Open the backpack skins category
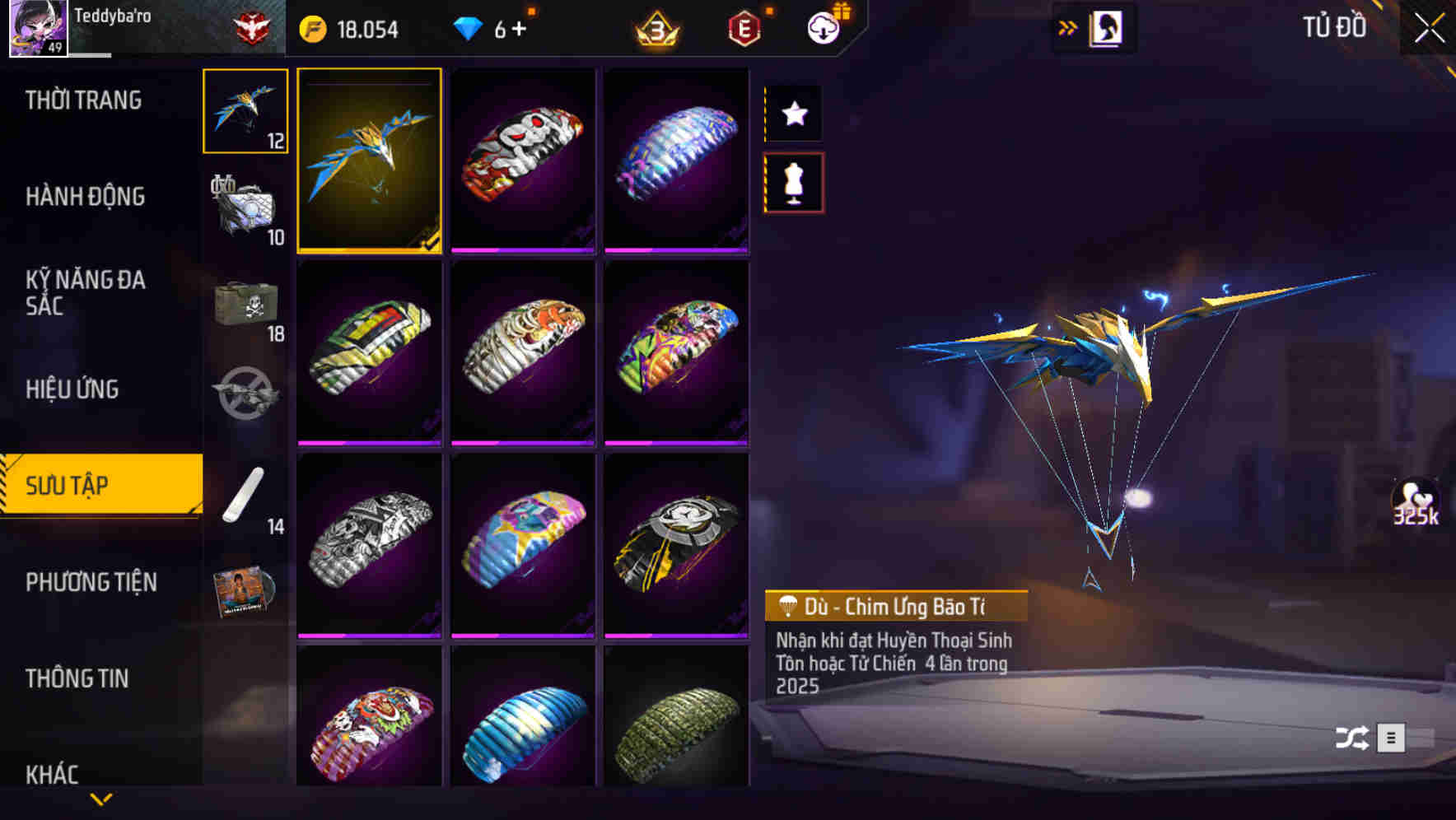The image size is (1456, 820). (244, 206)
